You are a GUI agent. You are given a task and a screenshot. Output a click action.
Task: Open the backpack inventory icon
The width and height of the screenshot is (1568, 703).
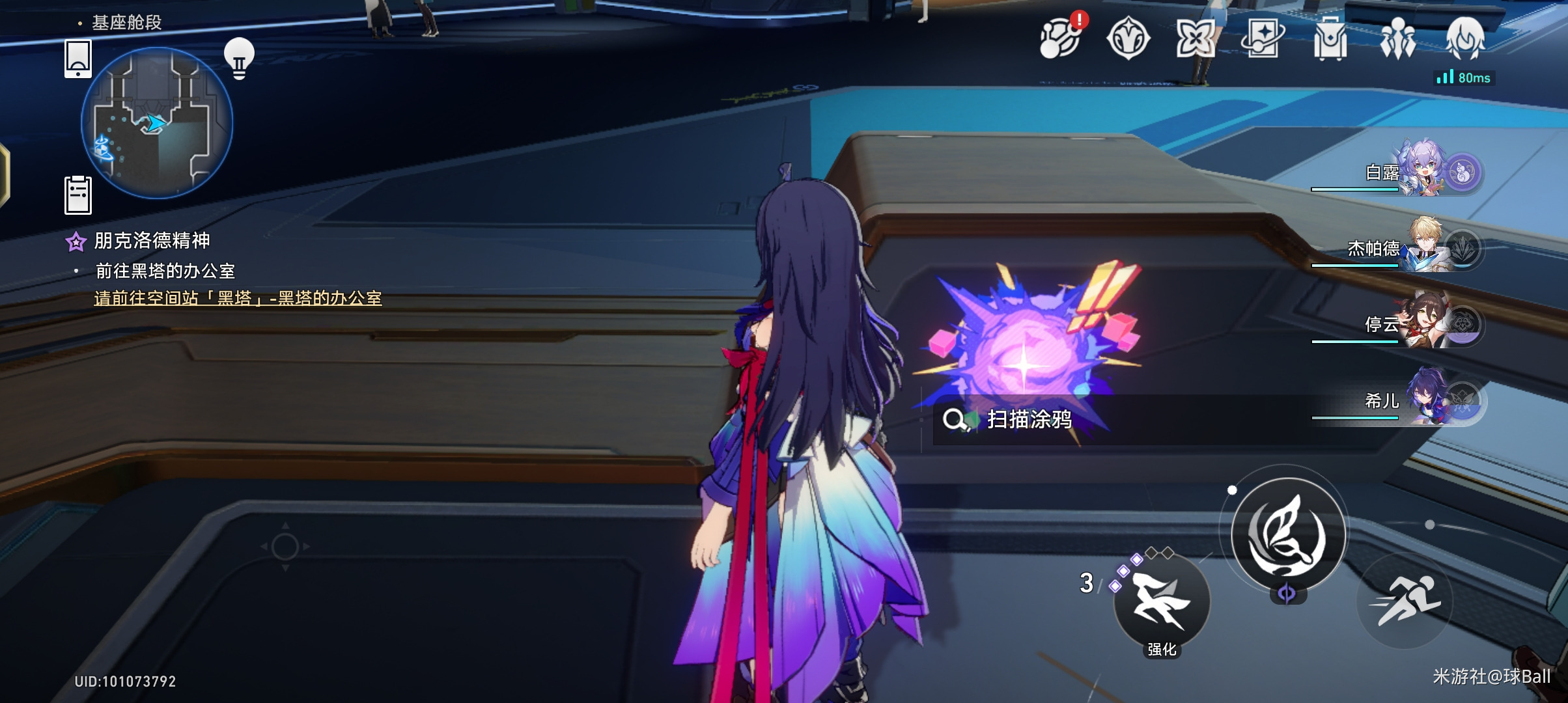tap(1330, 39)
